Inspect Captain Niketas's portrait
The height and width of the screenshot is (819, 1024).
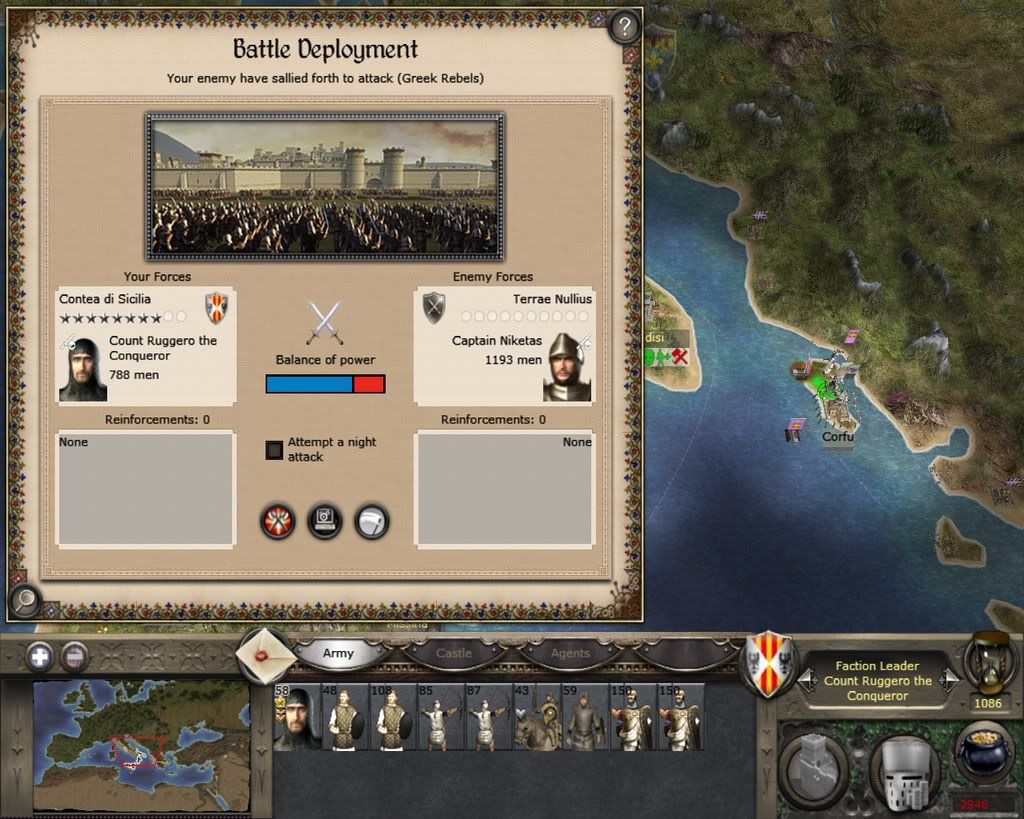pos(567,367)
